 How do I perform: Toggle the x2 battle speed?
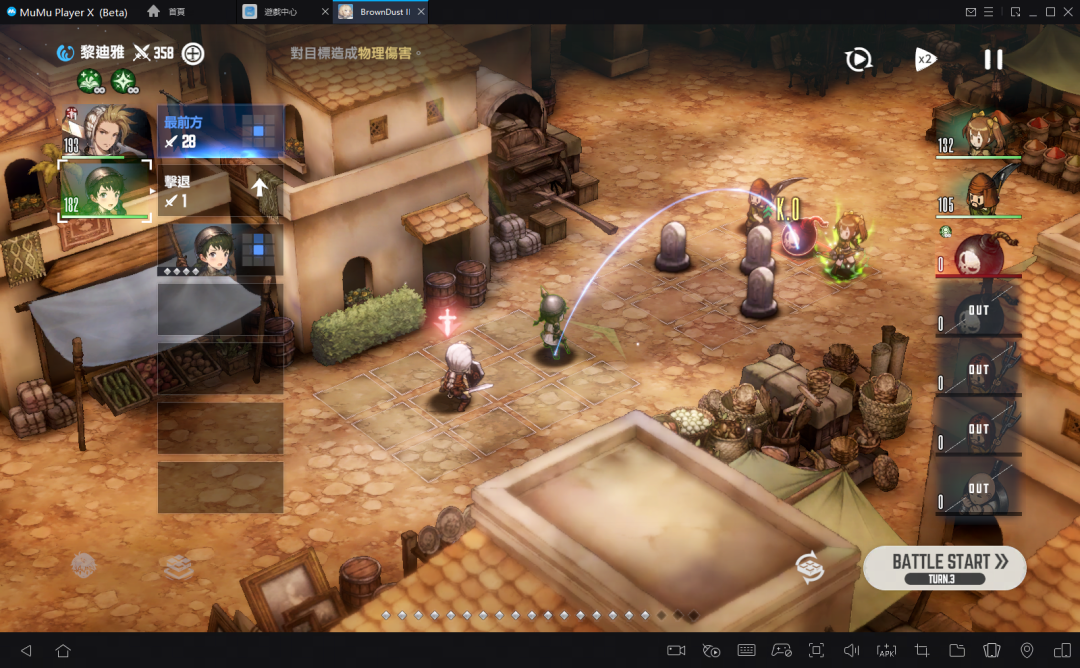[925, 59]
